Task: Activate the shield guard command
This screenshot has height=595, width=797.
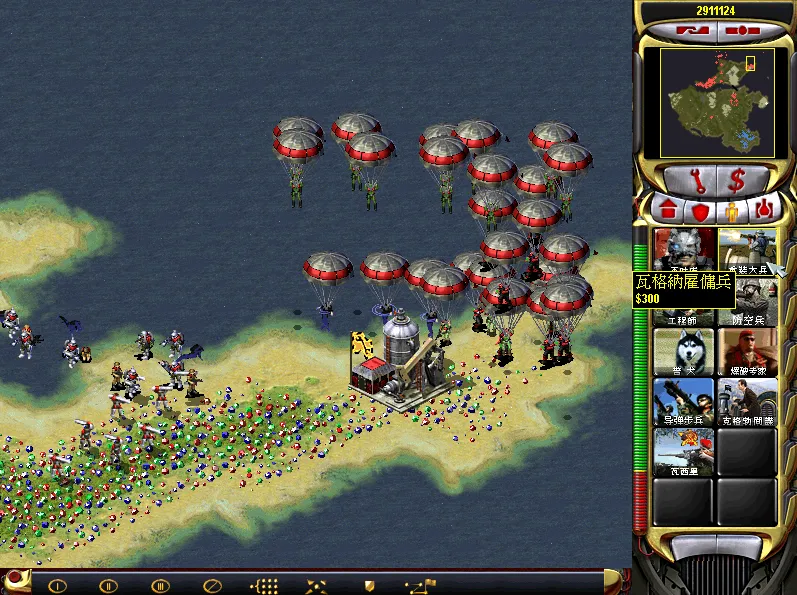Action: (x=369, y=585)
